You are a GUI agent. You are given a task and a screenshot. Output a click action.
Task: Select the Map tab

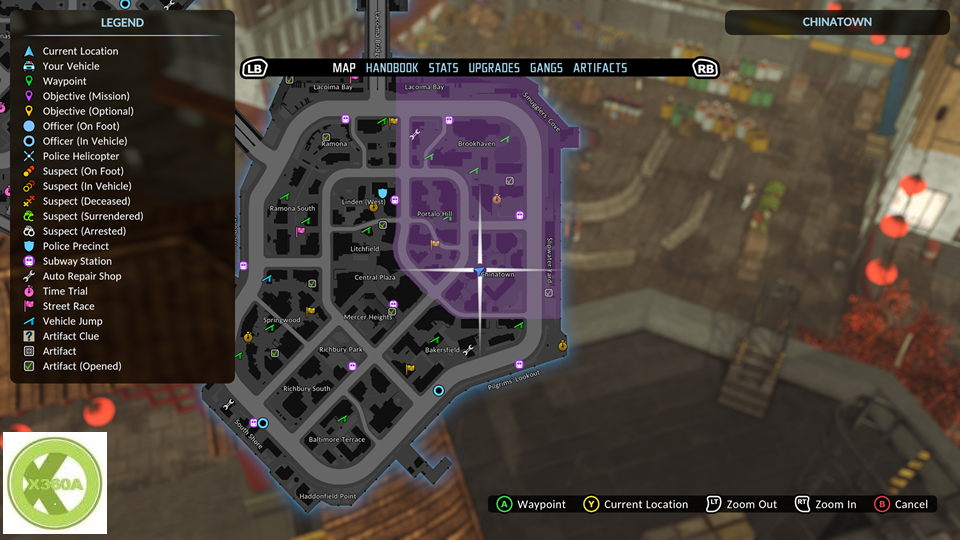click(x=344, y=68)
